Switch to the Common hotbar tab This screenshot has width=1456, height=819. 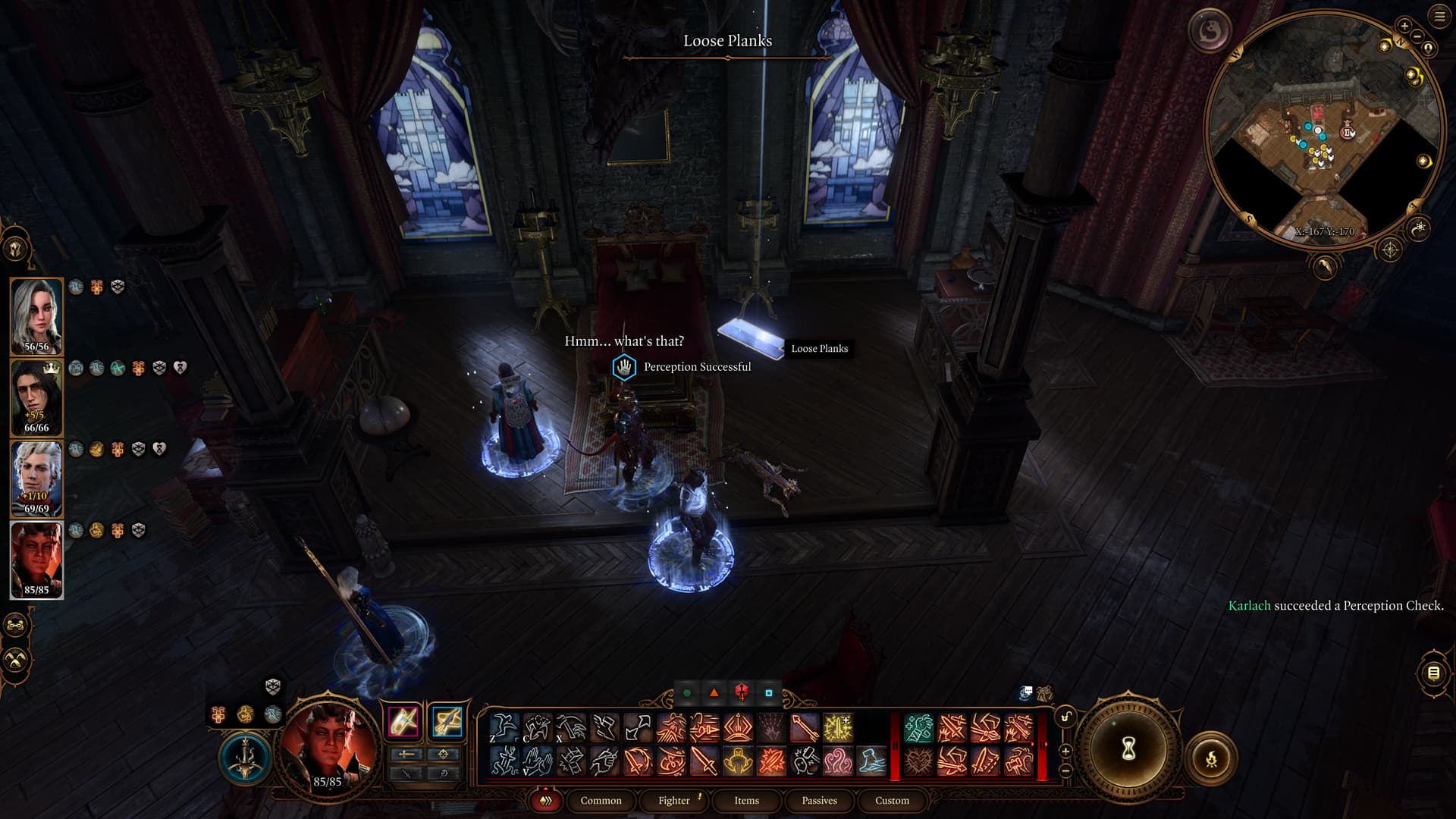click(x=601, y=800)
